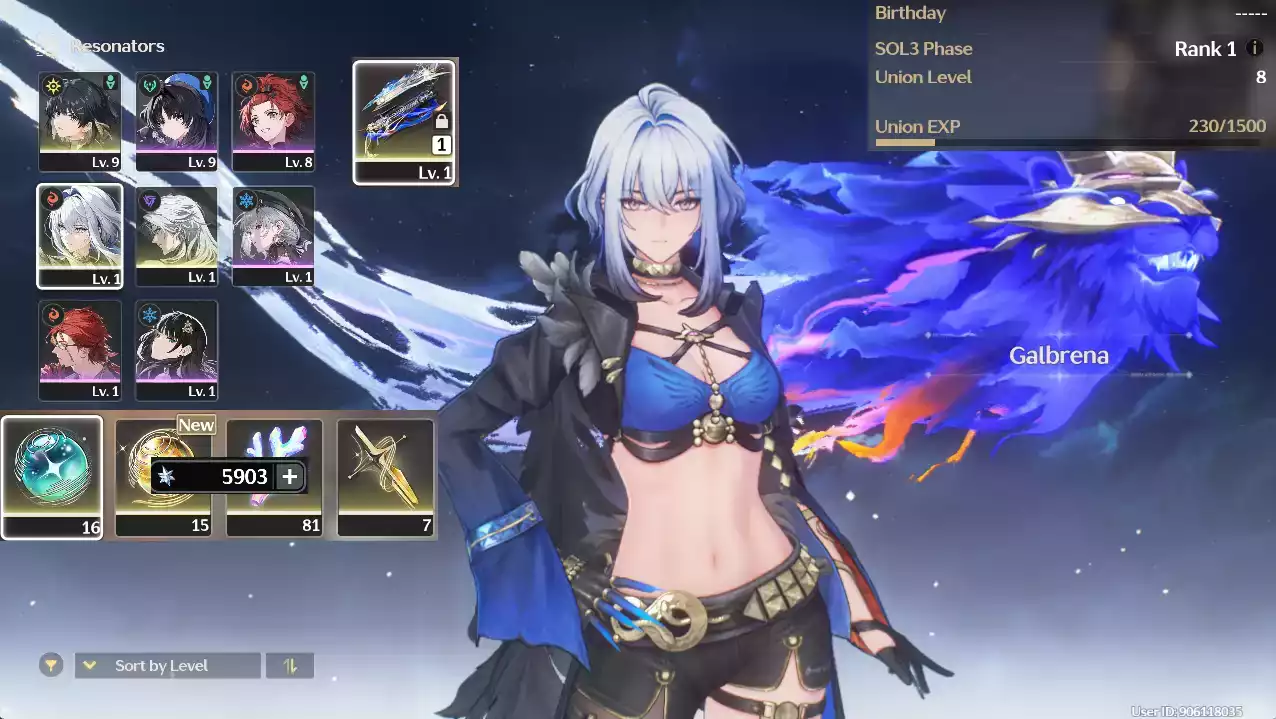Open the Sort by Level dropdown
This screenshot has height=719, width=1276.
point(167,665)
